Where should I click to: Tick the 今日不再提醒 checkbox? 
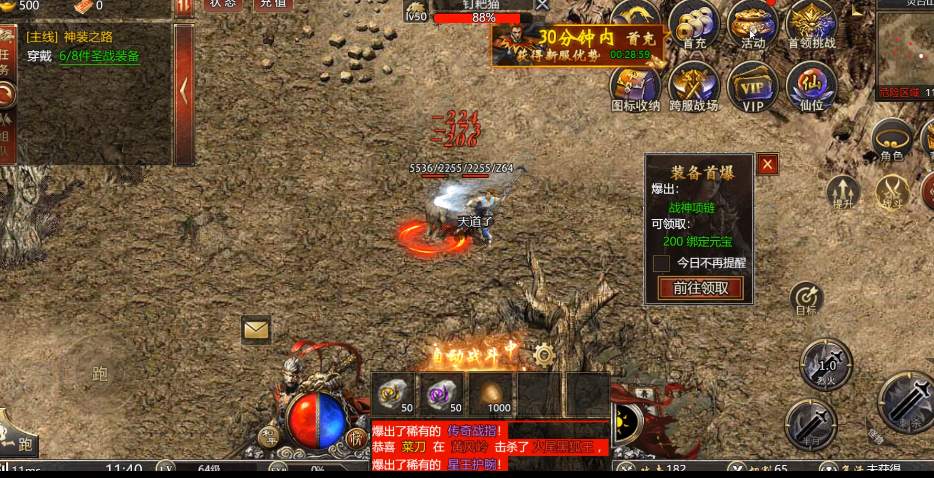[662, 263]
